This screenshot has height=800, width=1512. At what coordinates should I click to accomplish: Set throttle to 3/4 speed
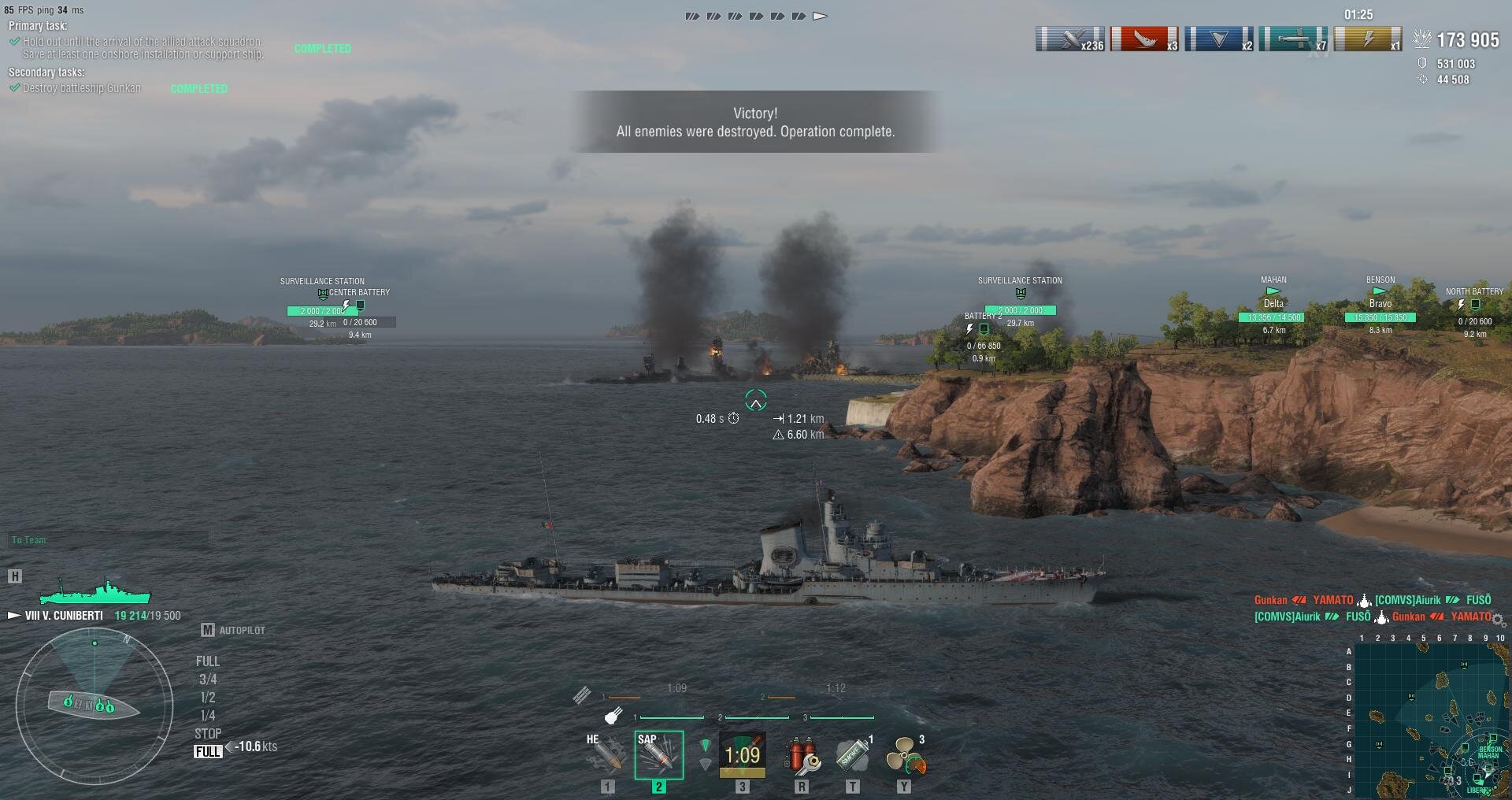tap(208, 680)
